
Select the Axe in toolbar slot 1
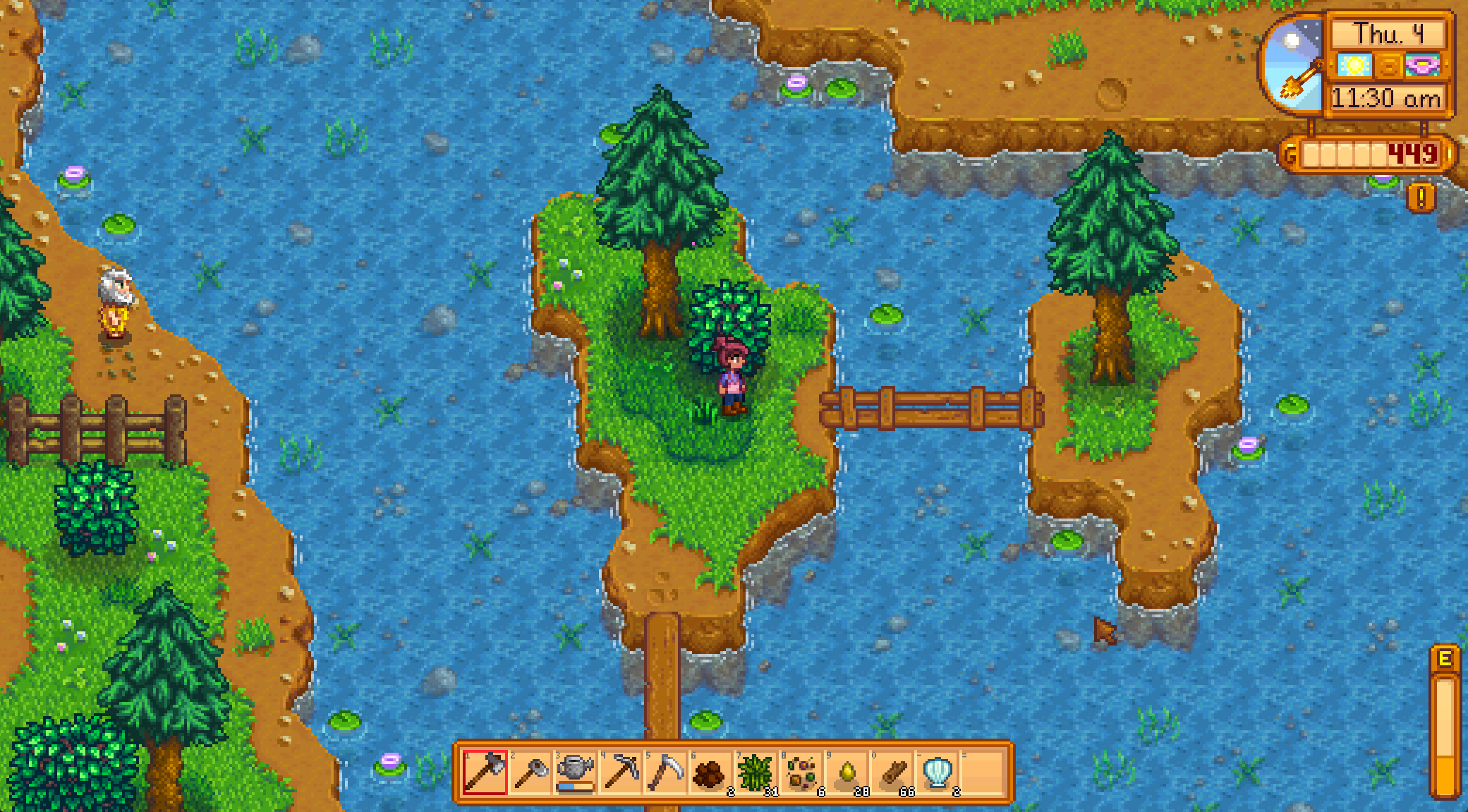pyautogui.click(x=487, y=772)
